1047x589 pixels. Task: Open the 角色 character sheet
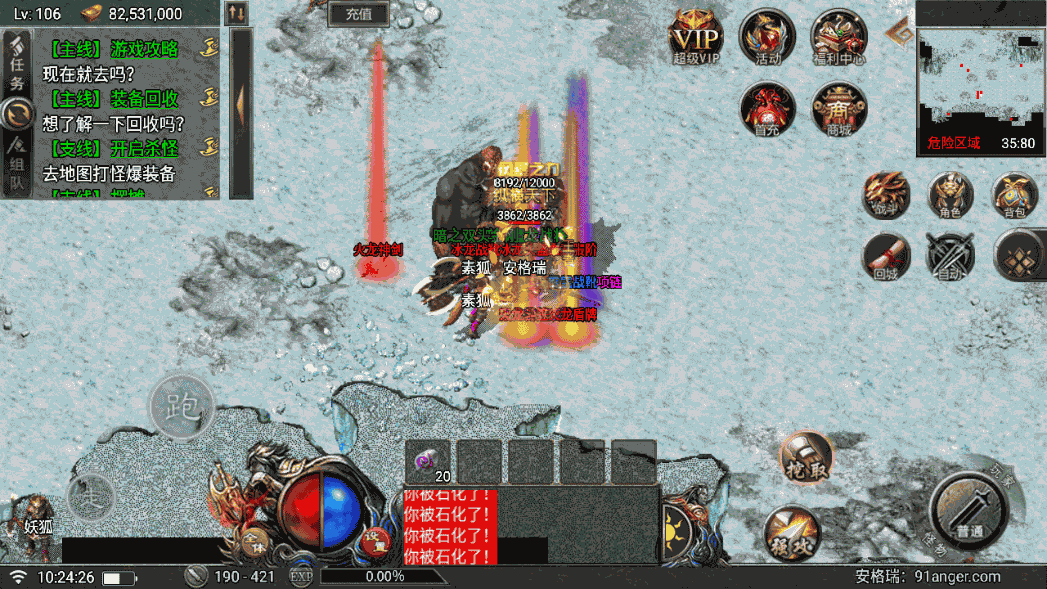950,193
